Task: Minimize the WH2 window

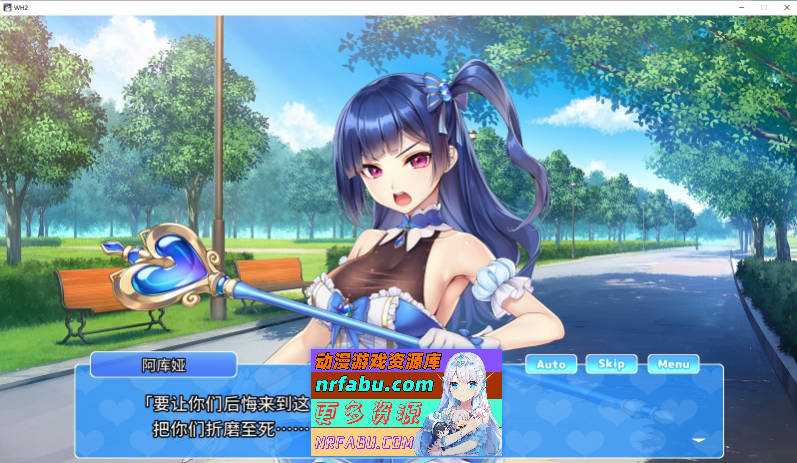Action: click(x=741, y=7)
